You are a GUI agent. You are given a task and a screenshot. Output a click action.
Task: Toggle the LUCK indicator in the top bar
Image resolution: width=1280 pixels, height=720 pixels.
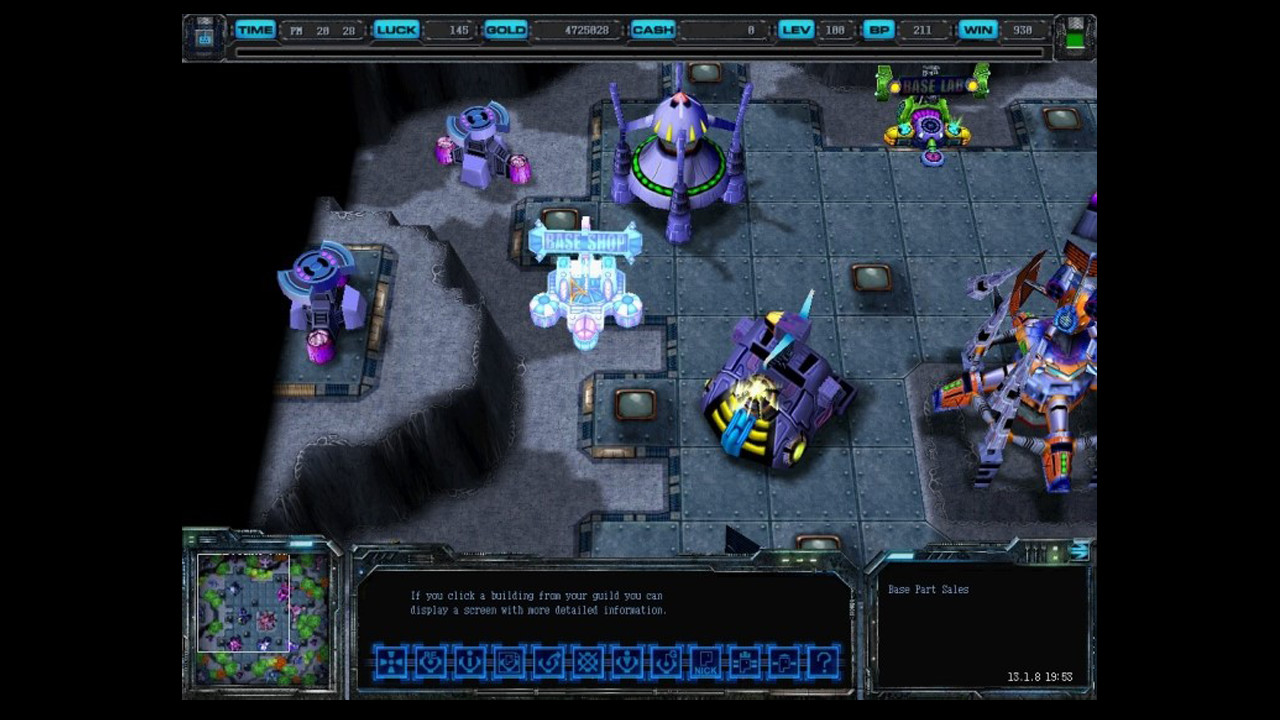[396, 30]
